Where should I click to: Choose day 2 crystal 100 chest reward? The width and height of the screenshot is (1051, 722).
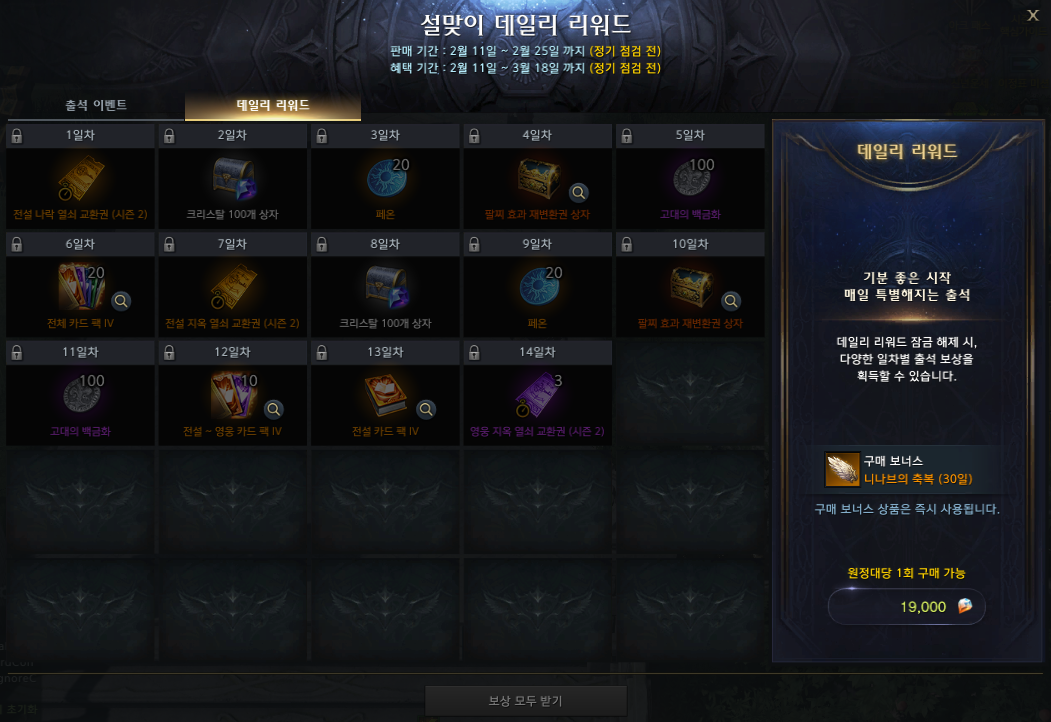[233, 179]
